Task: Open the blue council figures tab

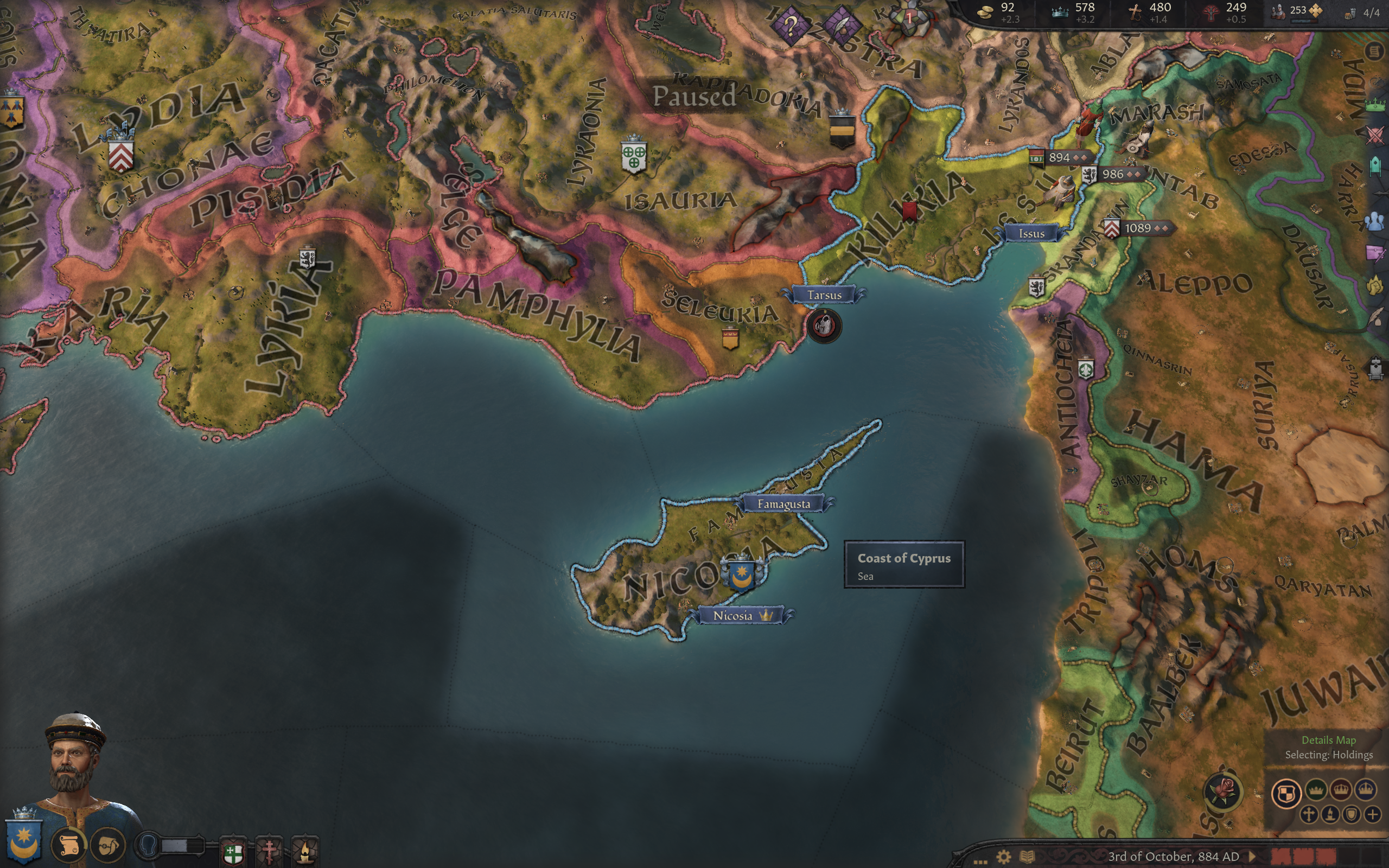Action: (1375, 221)
